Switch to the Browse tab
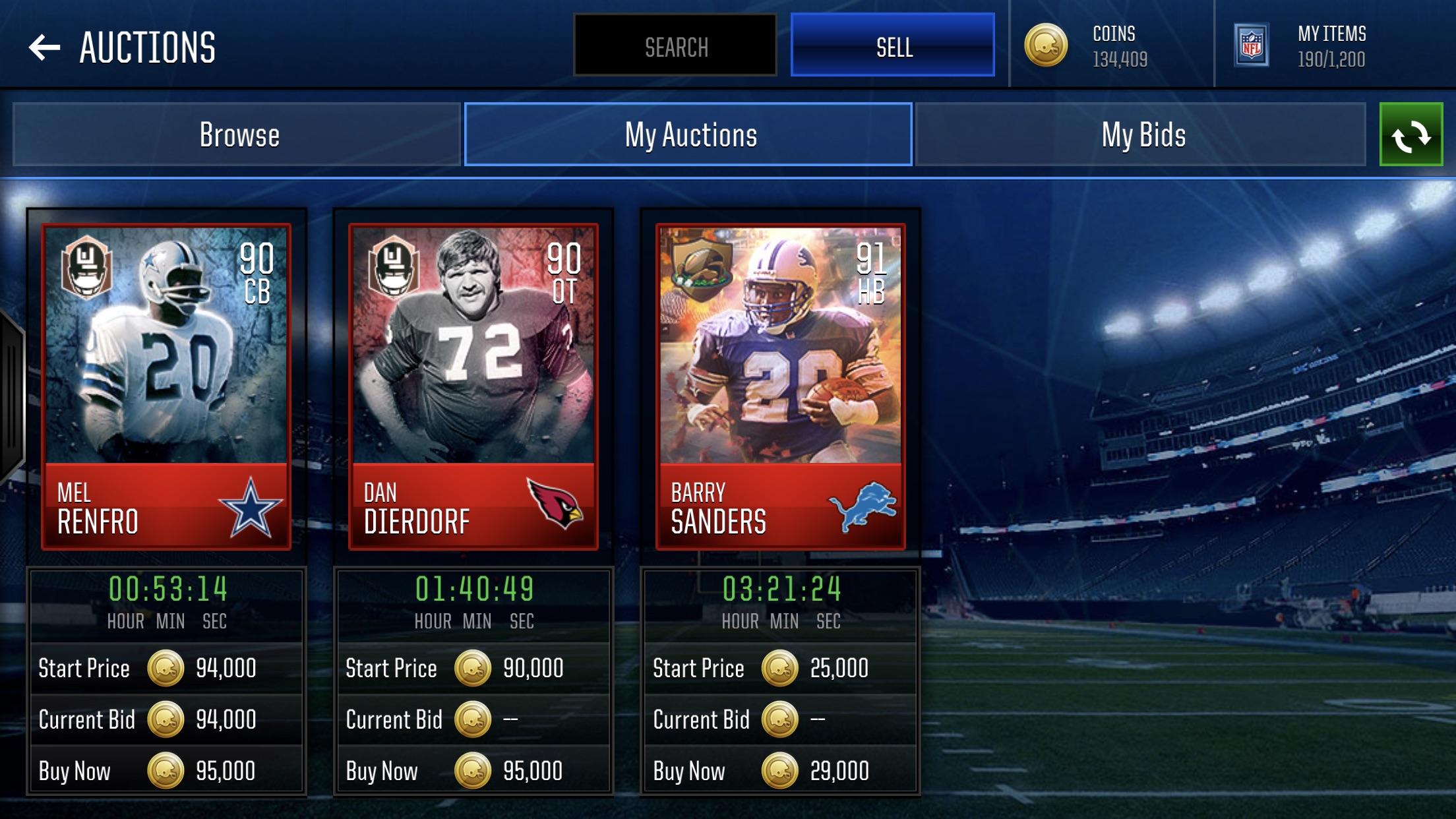Viewport: 1456px width, 819px height. coord(239,134)
